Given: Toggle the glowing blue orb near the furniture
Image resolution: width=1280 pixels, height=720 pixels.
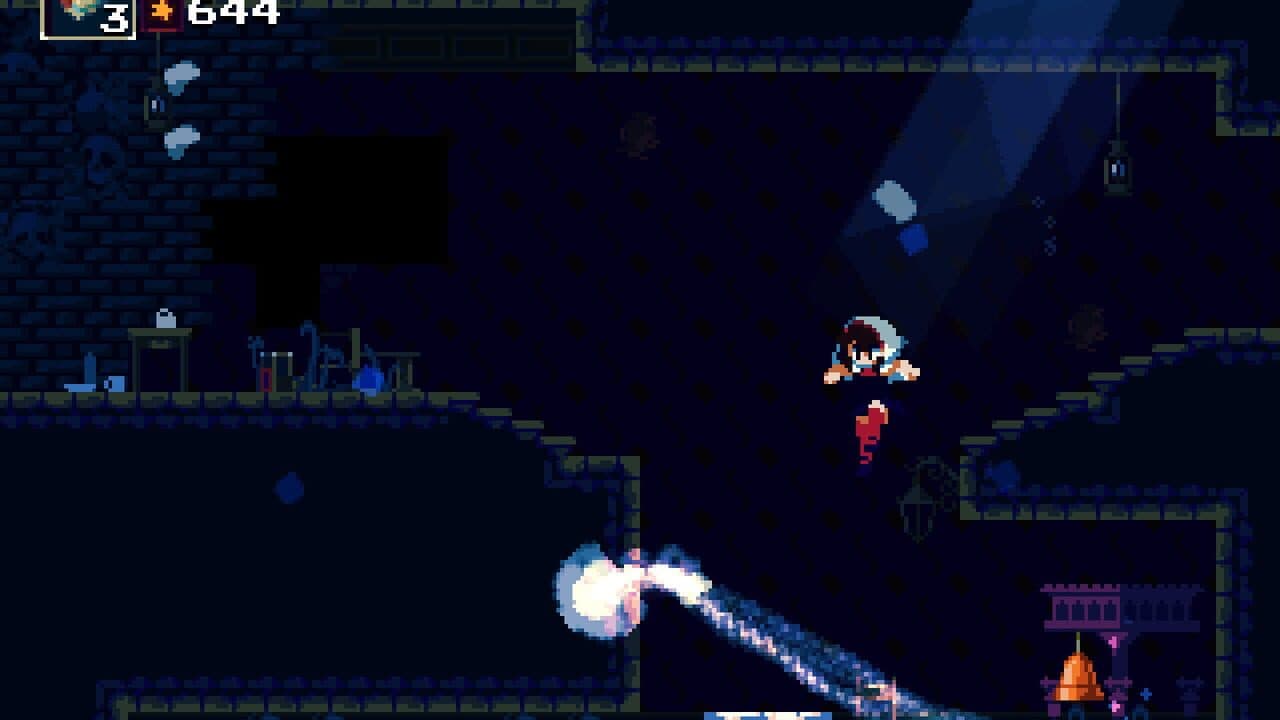Looking at the screenshot, I should pyautogui.click(x=371, y=380).
